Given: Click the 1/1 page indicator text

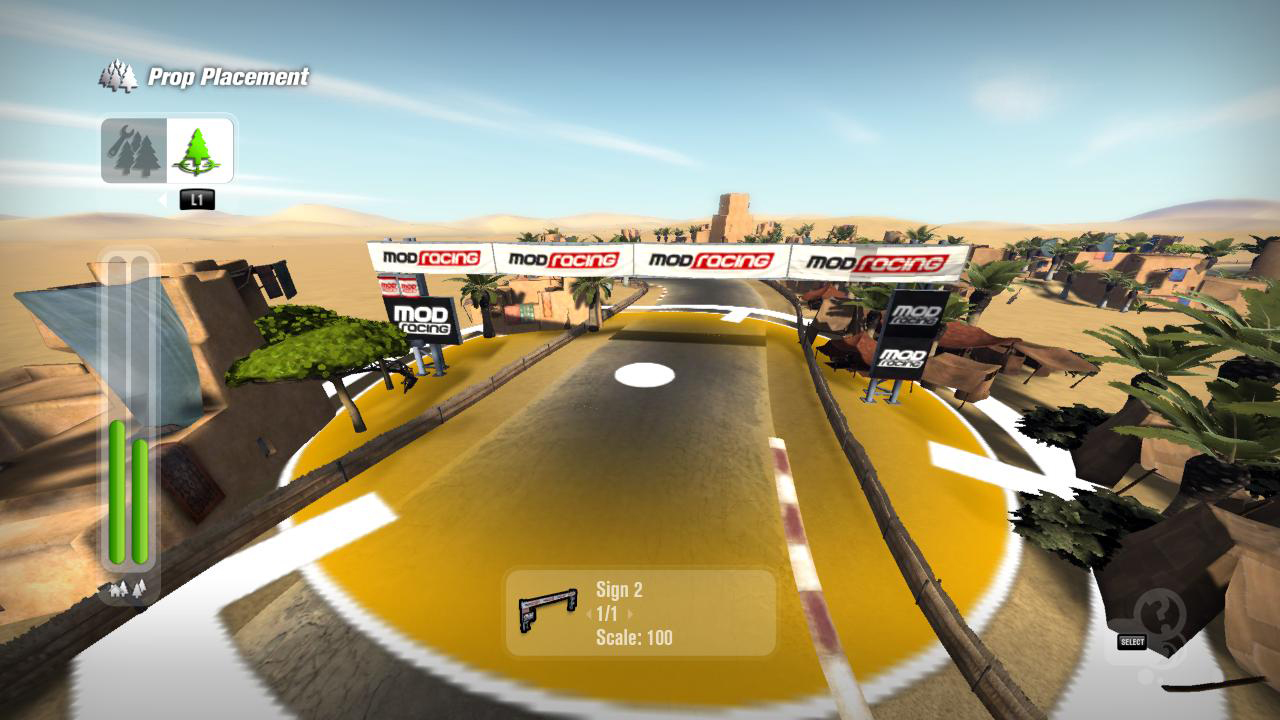Looking at the screenshot, I should pyautogui.click(x=608, y=613).
